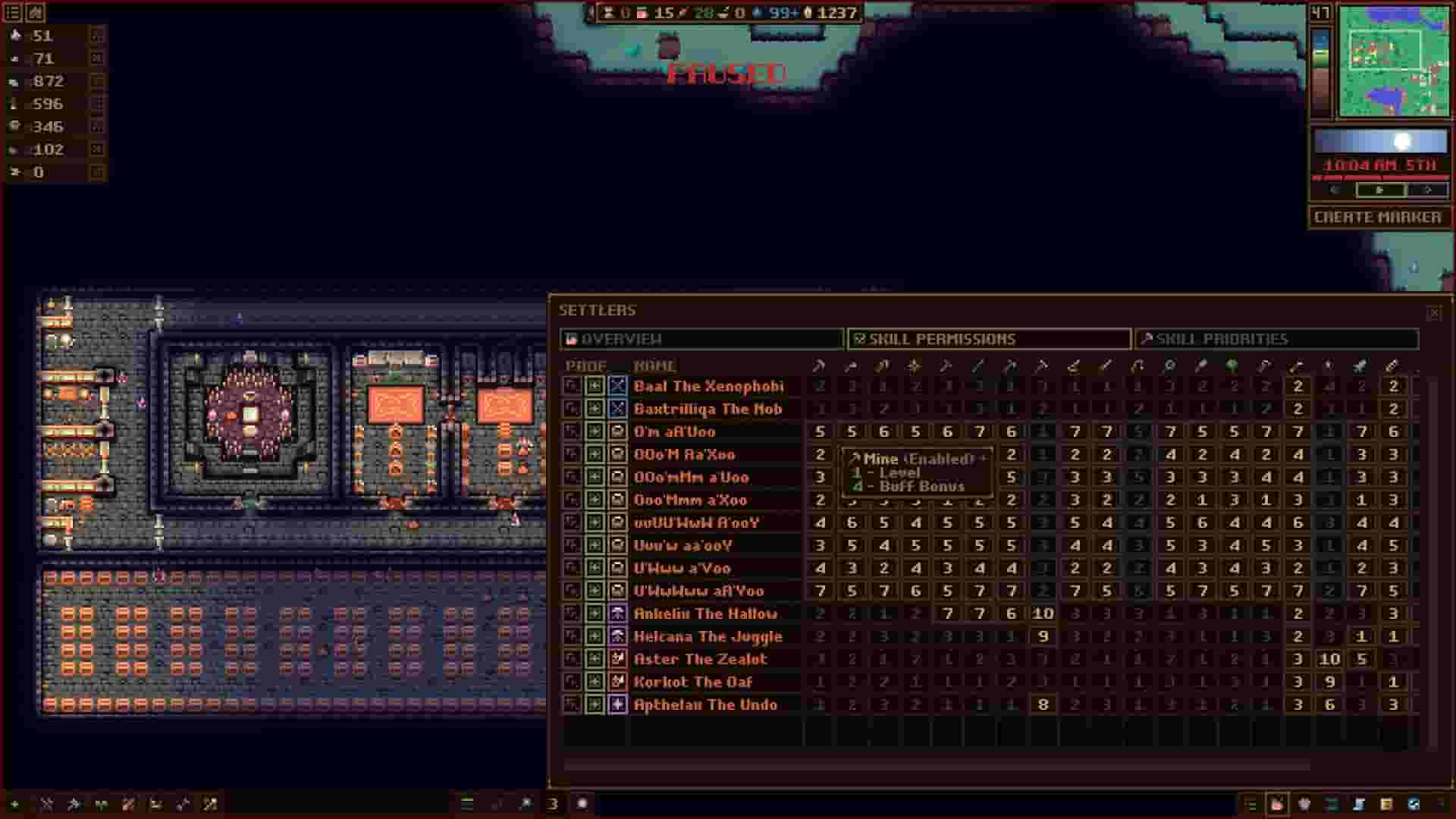Toggle the checkbox beside Baxtrilliqa The Mob
Image resolution: width=1456 pixels, height=819 pixels.
point(596,409)
